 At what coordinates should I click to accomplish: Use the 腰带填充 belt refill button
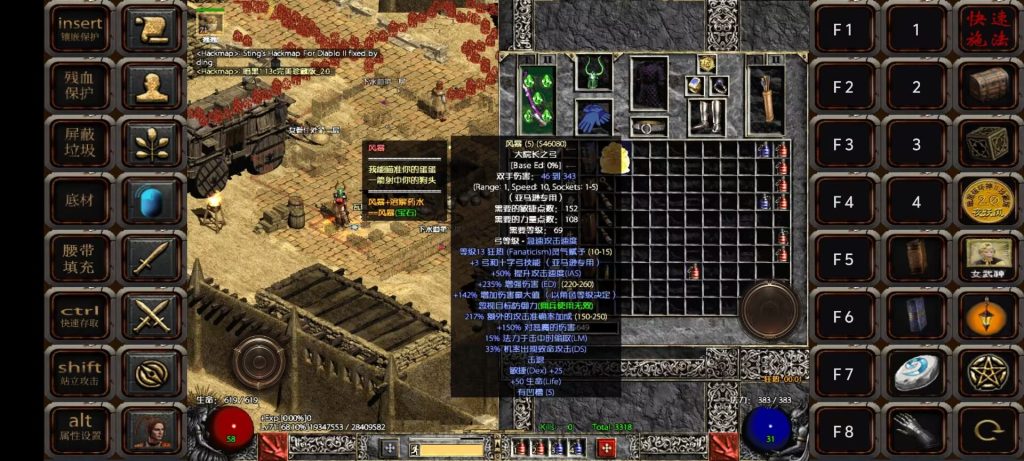point(79,258)
